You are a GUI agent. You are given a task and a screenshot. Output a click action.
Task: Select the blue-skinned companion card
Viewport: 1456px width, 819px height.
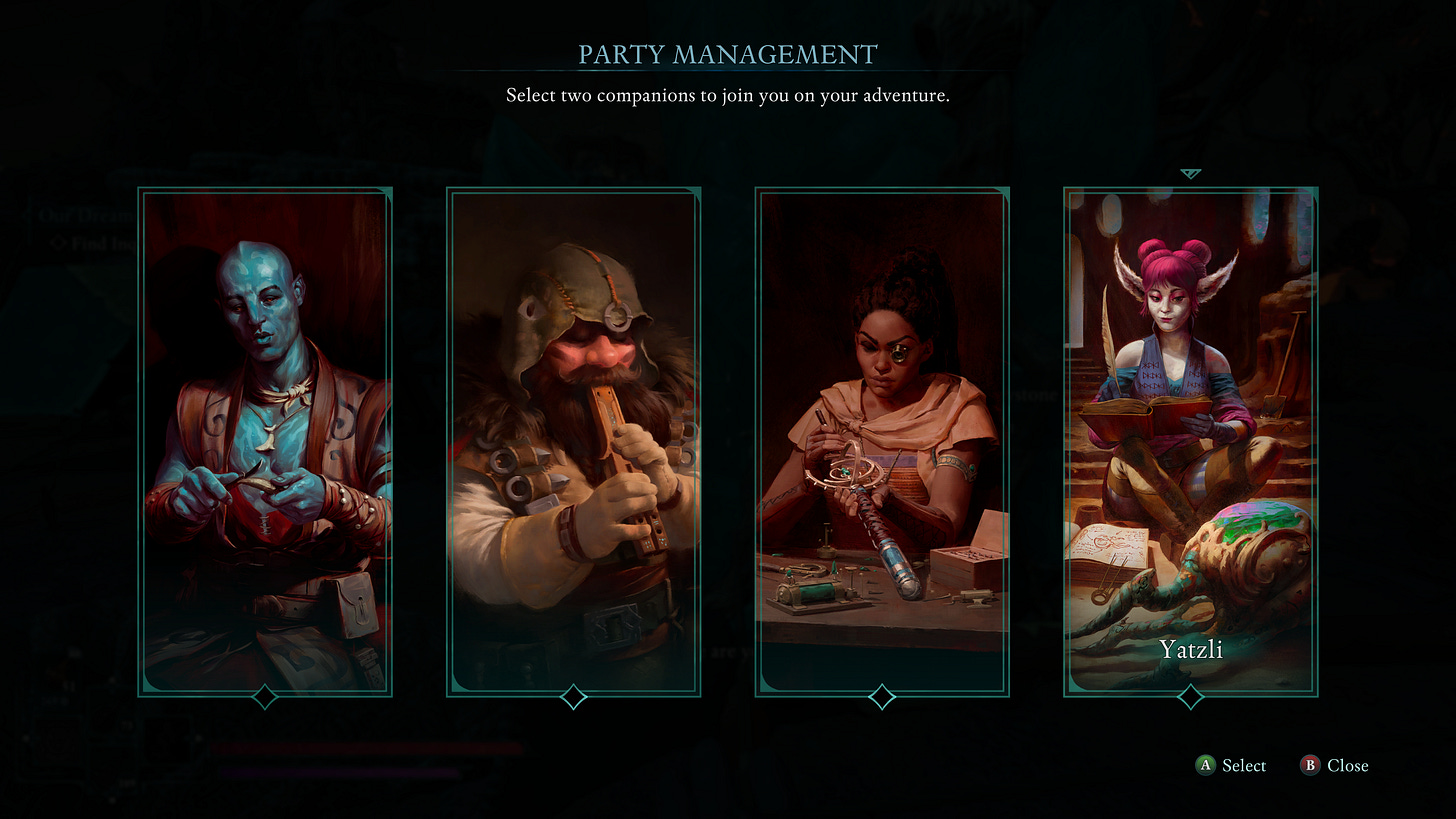[x=265, y=441]
